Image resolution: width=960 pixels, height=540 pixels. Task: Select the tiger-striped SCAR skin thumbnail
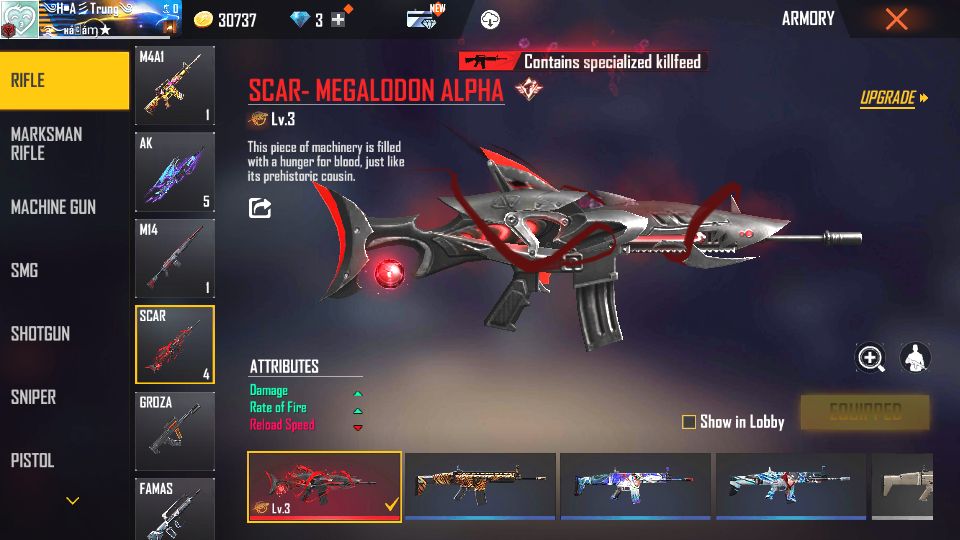click(x=480, y=485)
